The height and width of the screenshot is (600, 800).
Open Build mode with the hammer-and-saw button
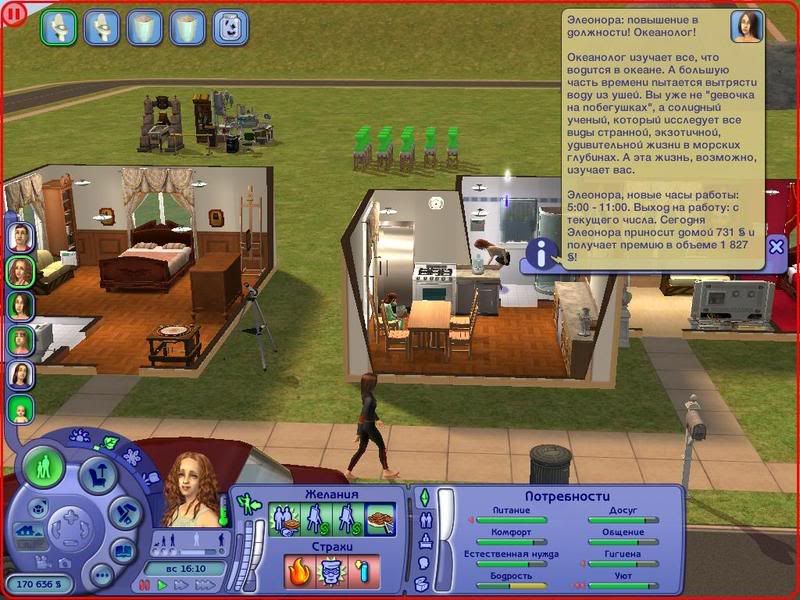point(123,513)
